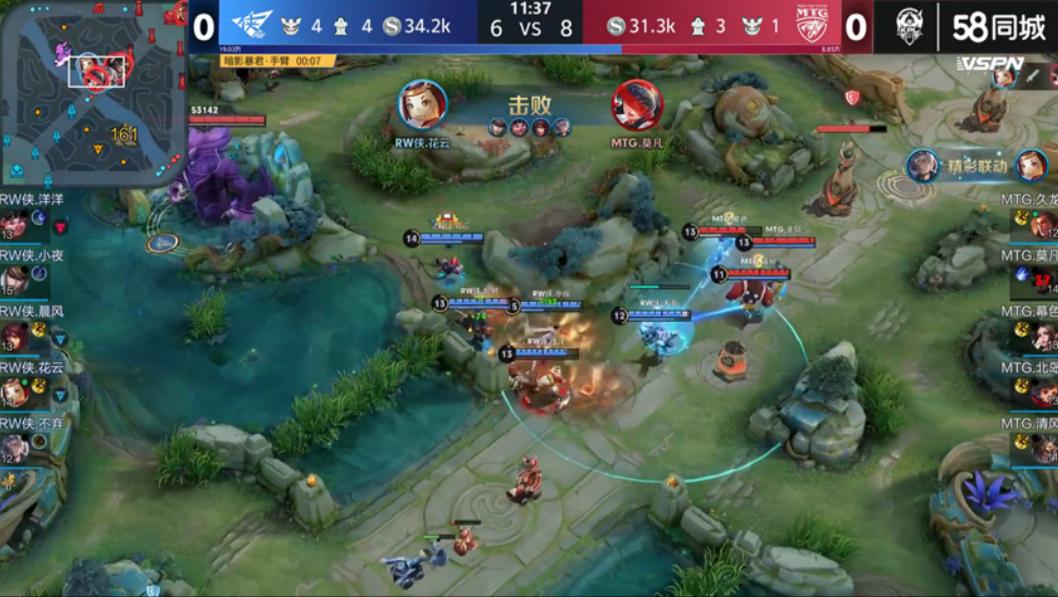Select RW侠.花云 portrait in the team list
Image resolution: width=1058 pixels, height=597 pixels.
click(x=14, y=392)
